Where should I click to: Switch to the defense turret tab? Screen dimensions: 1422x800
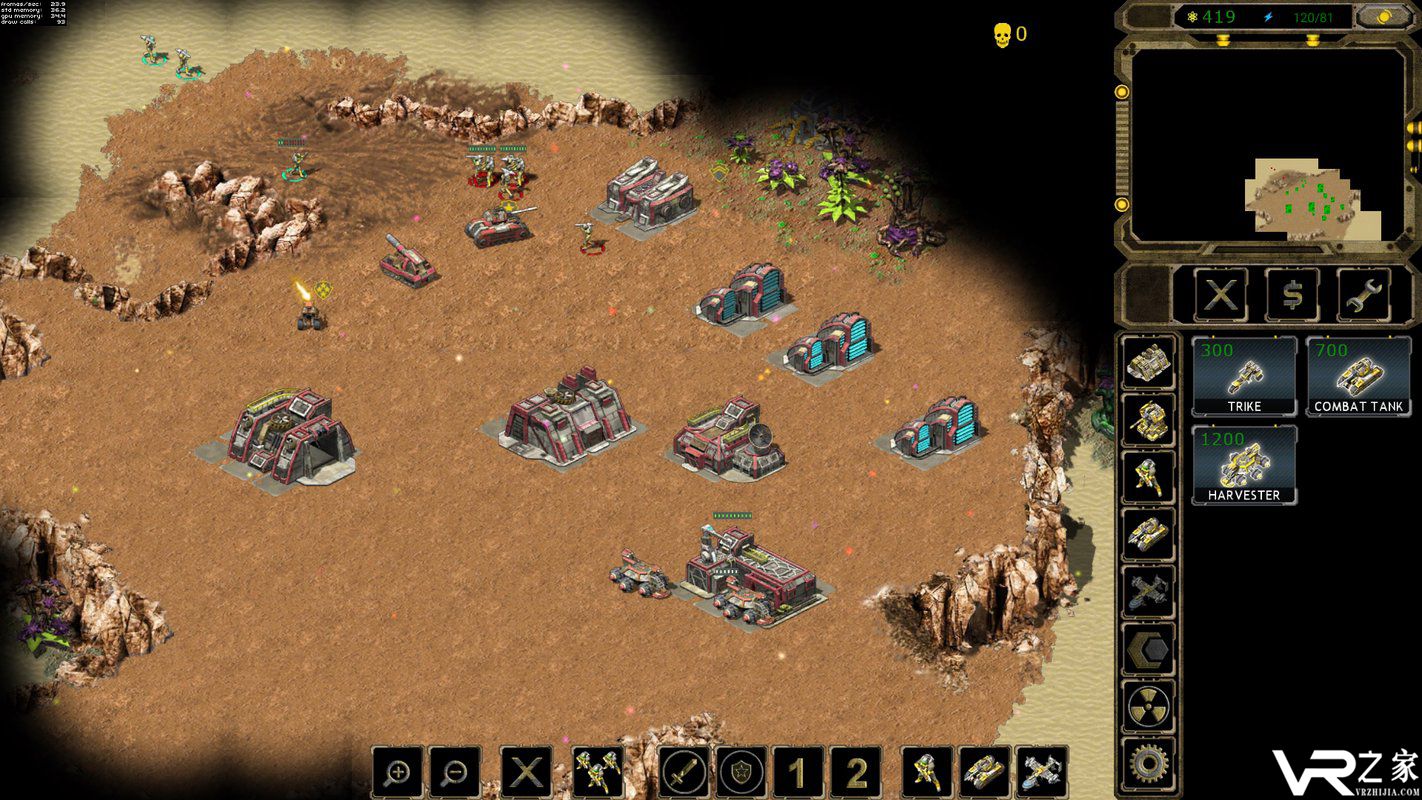1147,420
